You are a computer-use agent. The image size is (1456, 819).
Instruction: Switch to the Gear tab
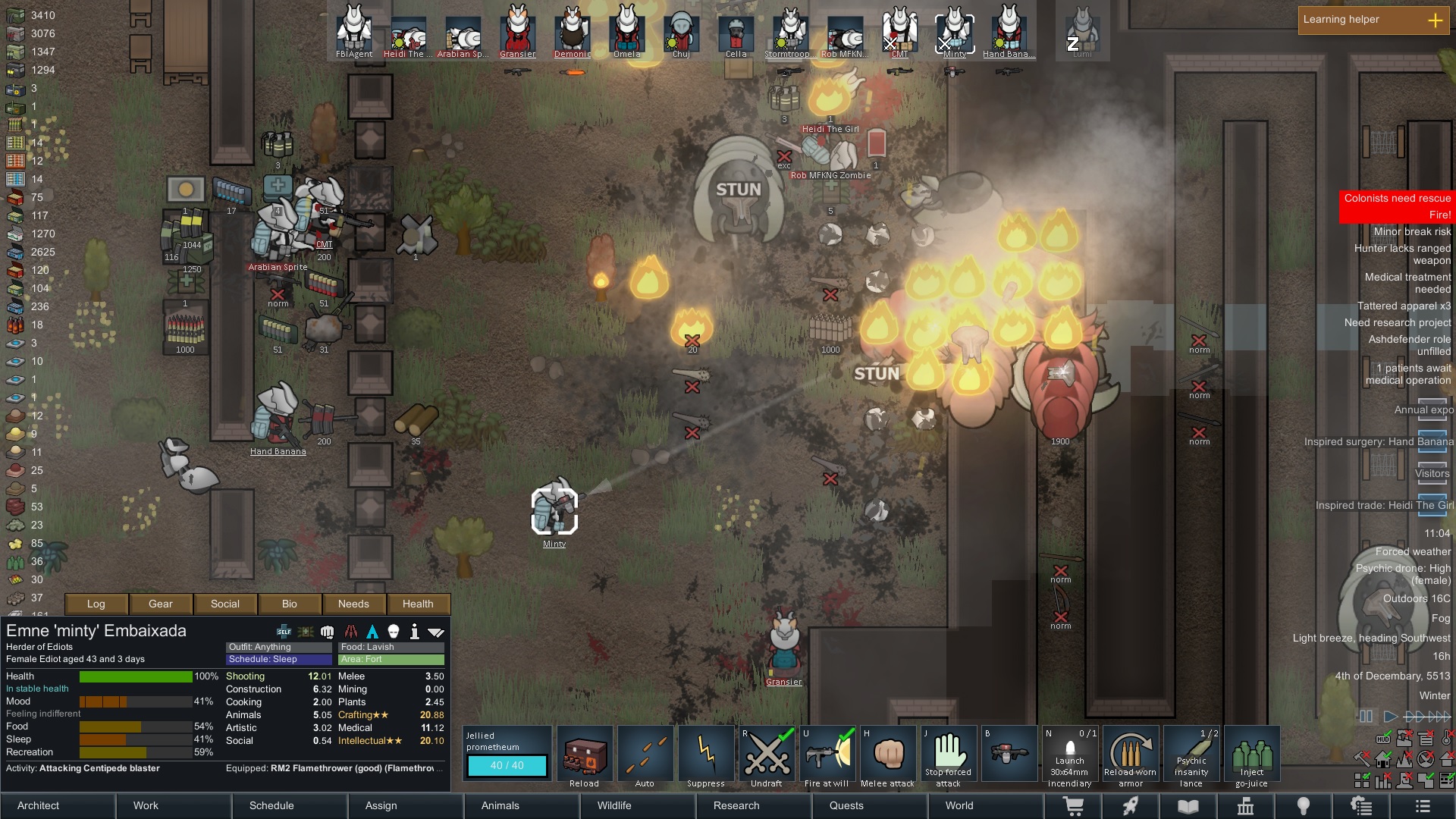coord(161,604)
